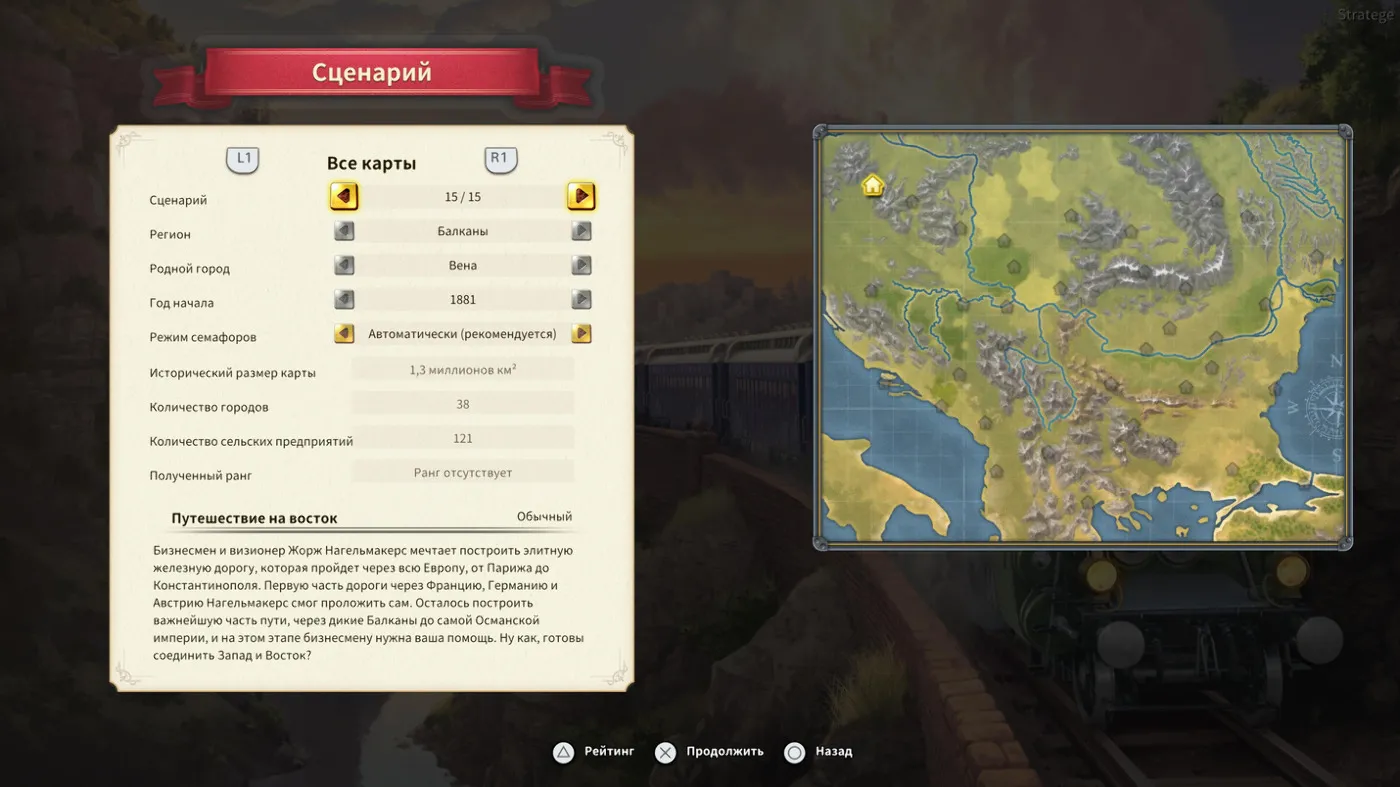Click the right arrow beside region Балканы

coord(581,231)
